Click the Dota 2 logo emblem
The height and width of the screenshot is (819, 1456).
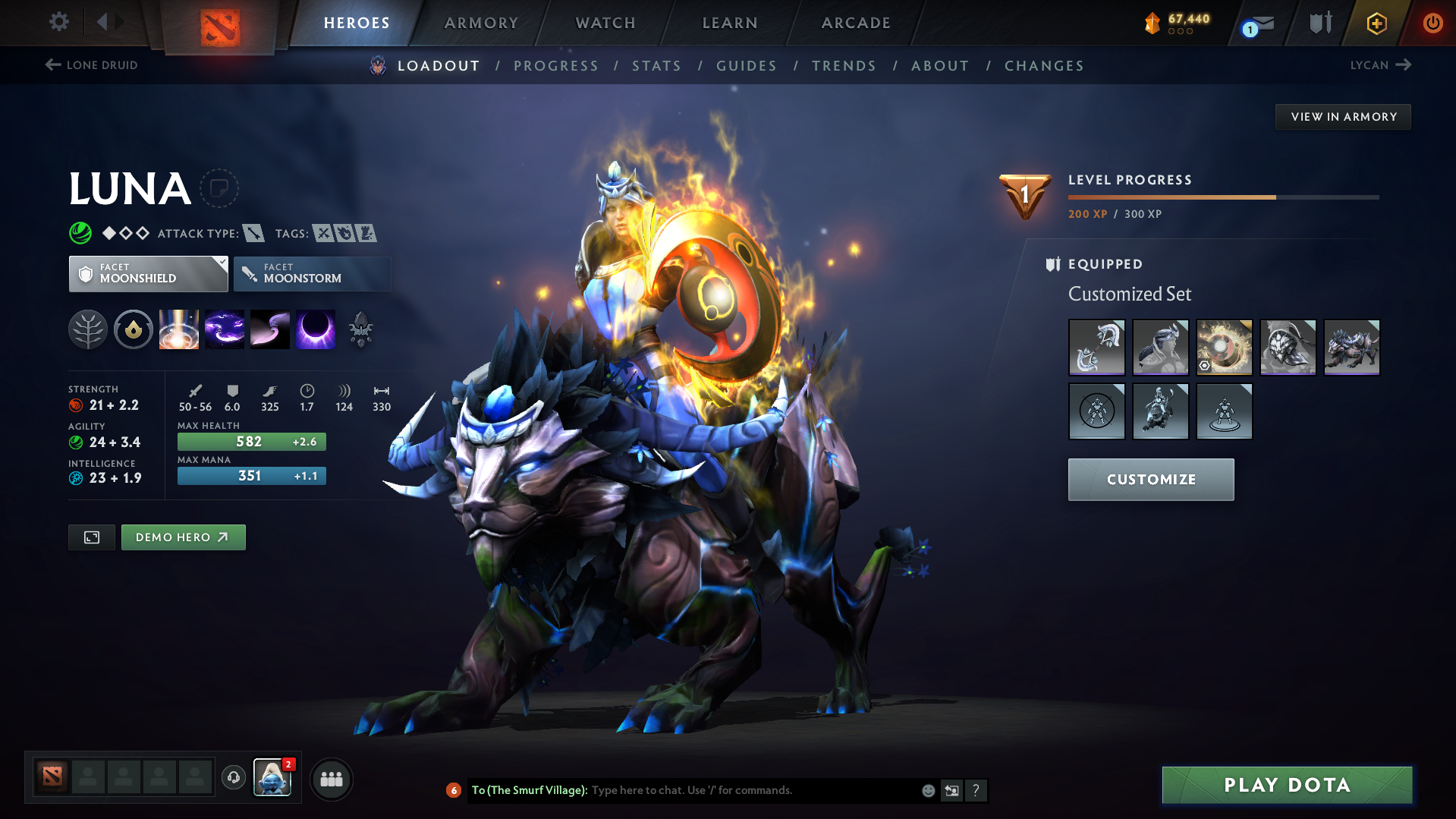coord(219,24)
